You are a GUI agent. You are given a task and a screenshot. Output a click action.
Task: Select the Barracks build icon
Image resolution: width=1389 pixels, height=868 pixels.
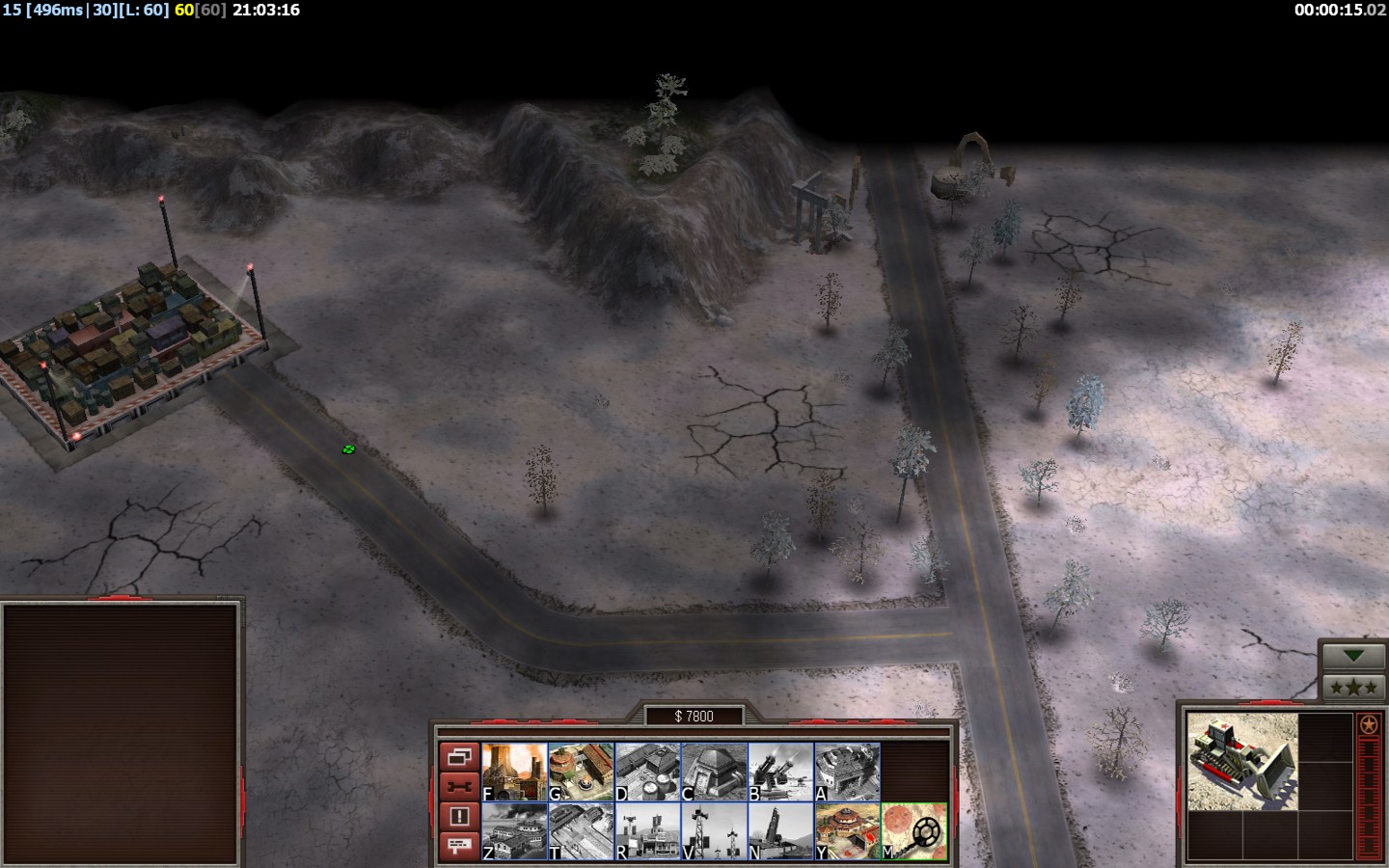click(581, 772)
